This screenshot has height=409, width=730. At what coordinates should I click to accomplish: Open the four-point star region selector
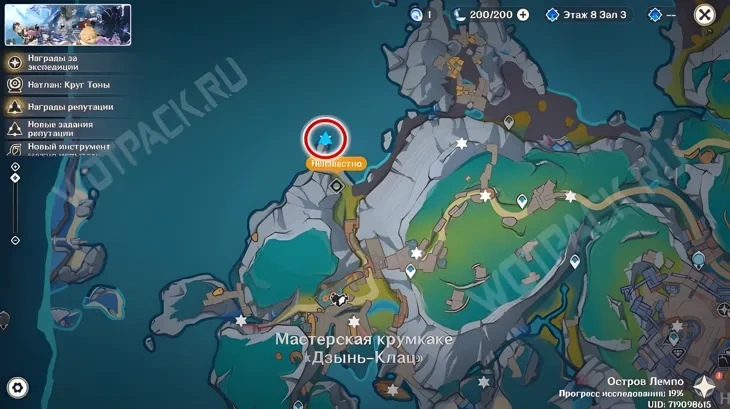tap(706, 387)
